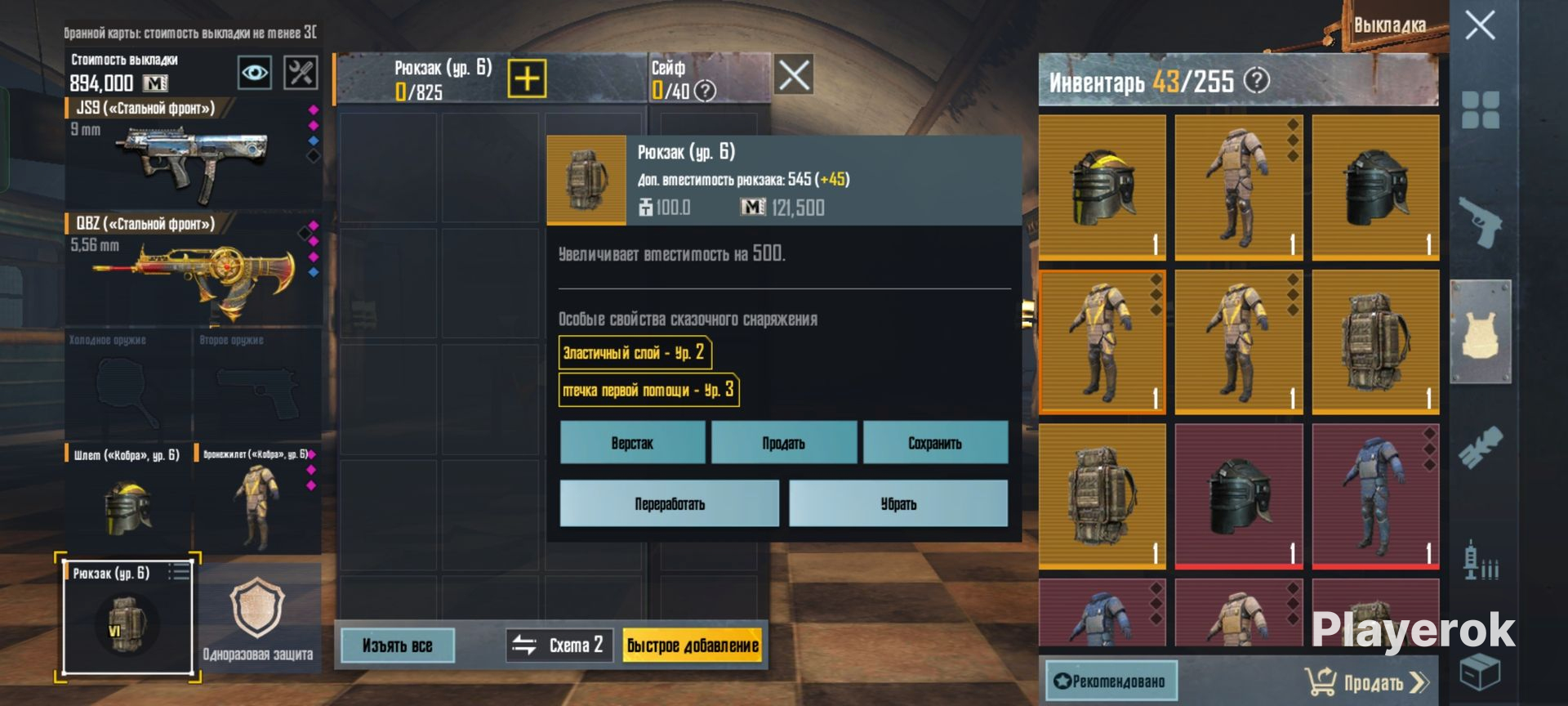Click the Рекомендовано button
1568x706 pixels.
[1111, 681]
